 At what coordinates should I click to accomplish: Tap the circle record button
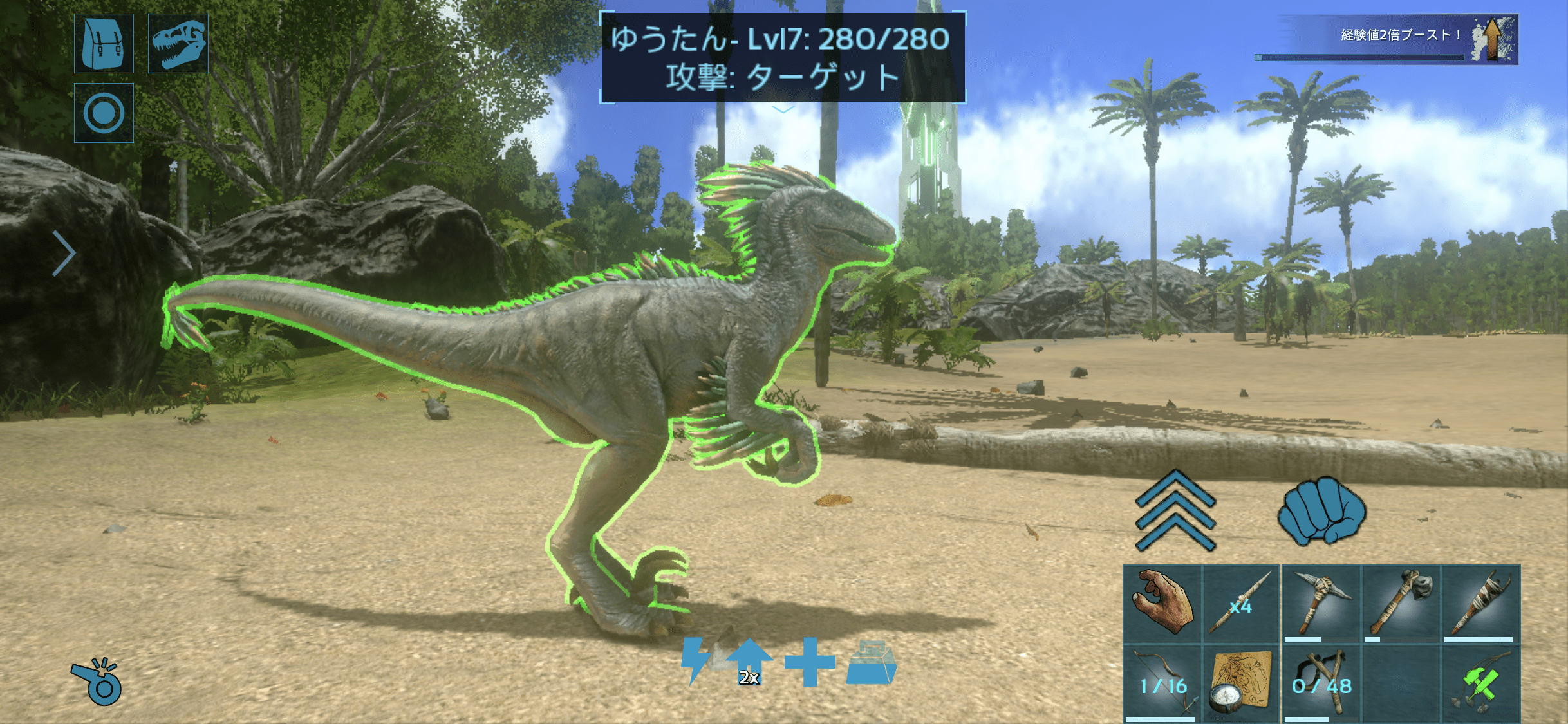coord(104,113)
